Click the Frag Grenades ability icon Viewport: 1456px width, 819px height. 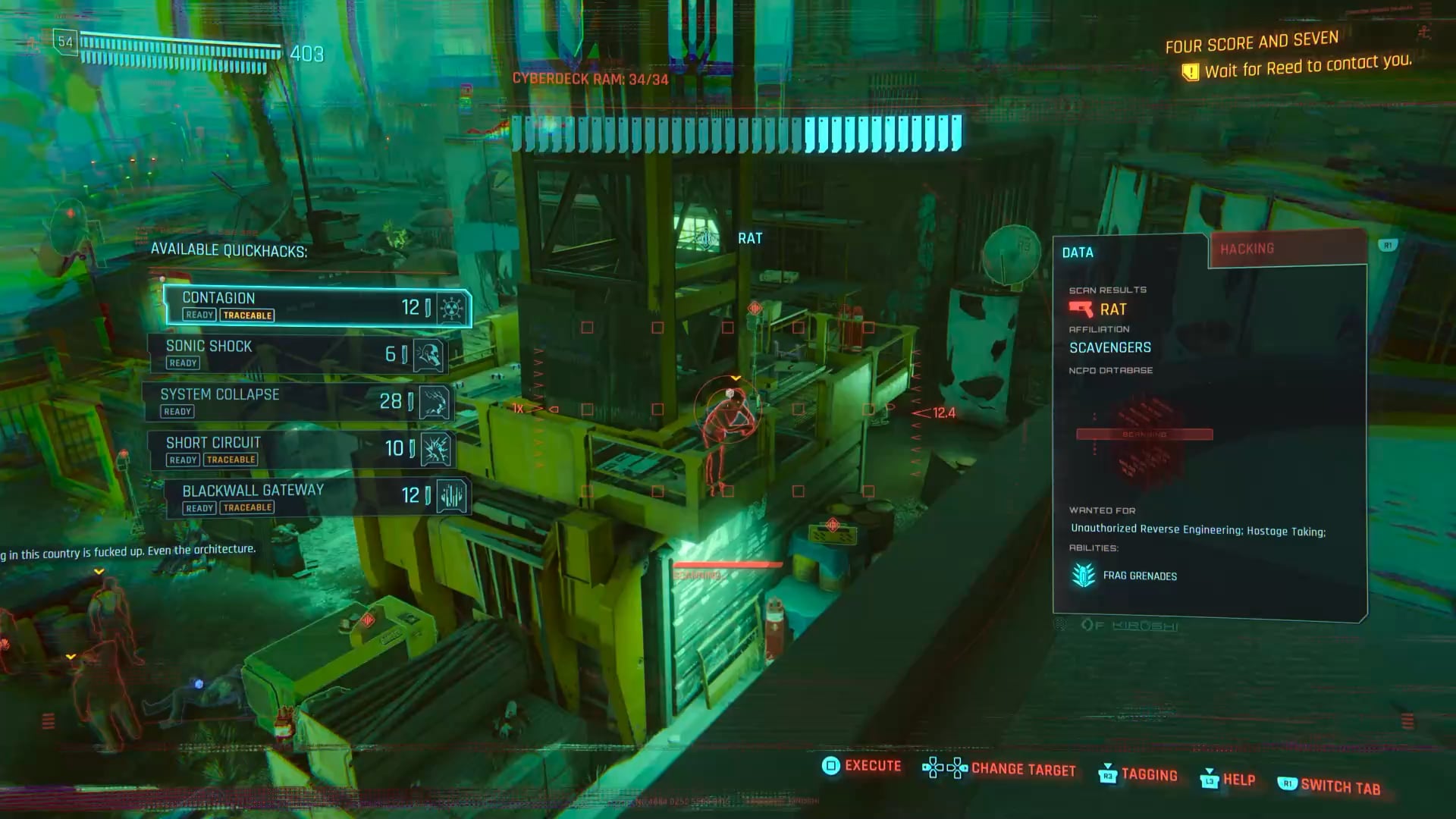[x=1084, y=576]
